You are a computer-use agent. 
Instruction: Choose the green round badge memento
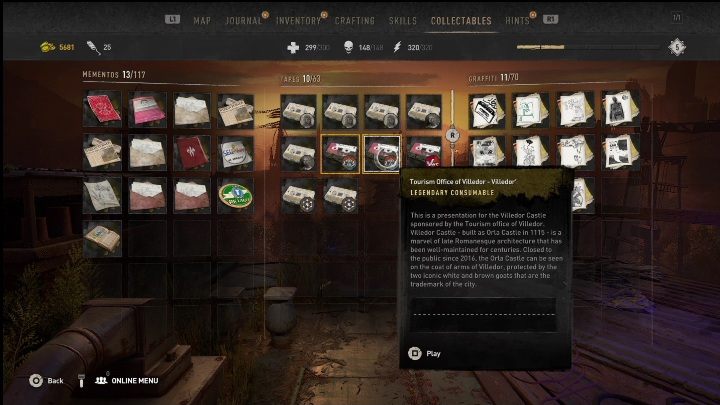coord(235,196)
